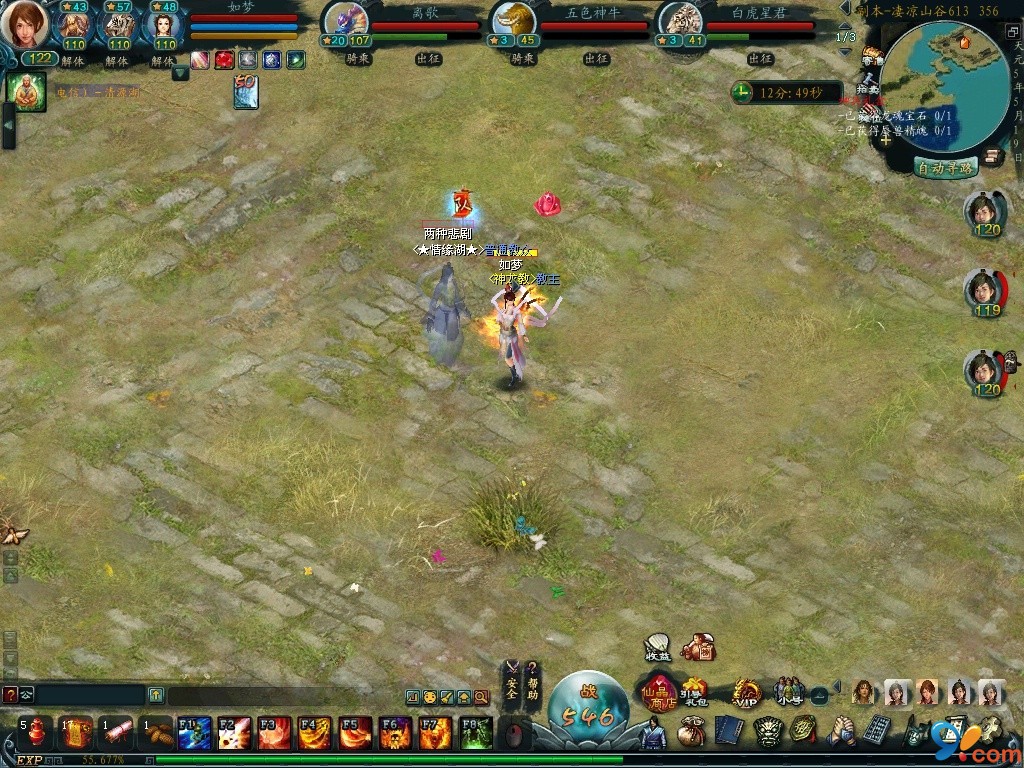Activate the F1 blue skill

coord(195,733)
